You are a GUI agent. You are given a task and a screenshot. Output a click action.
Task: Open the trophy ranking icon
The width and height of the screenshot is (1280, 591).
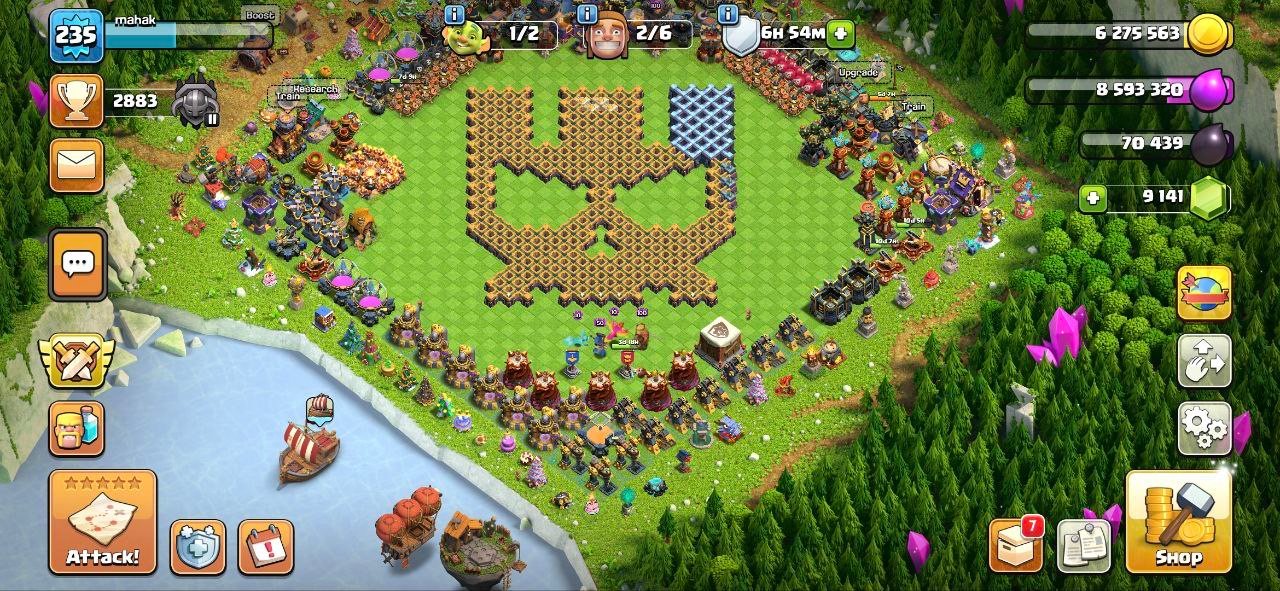pyautogui.click(x=76, y=102)
